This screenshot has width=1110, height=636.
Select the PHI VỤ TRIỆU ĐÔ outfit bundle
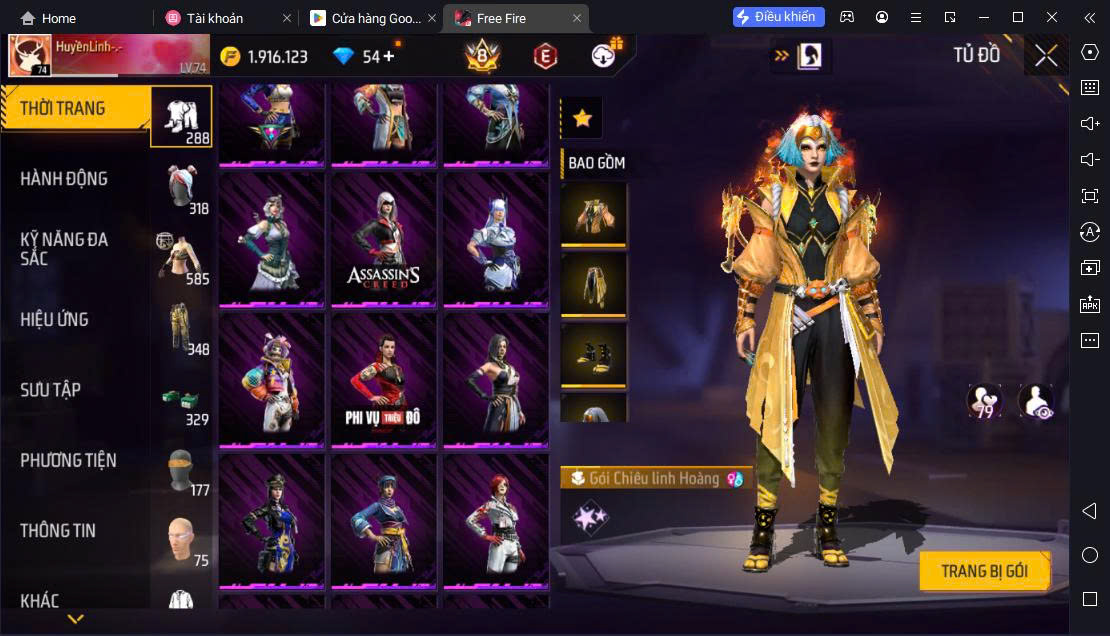[x=384, y=380]
